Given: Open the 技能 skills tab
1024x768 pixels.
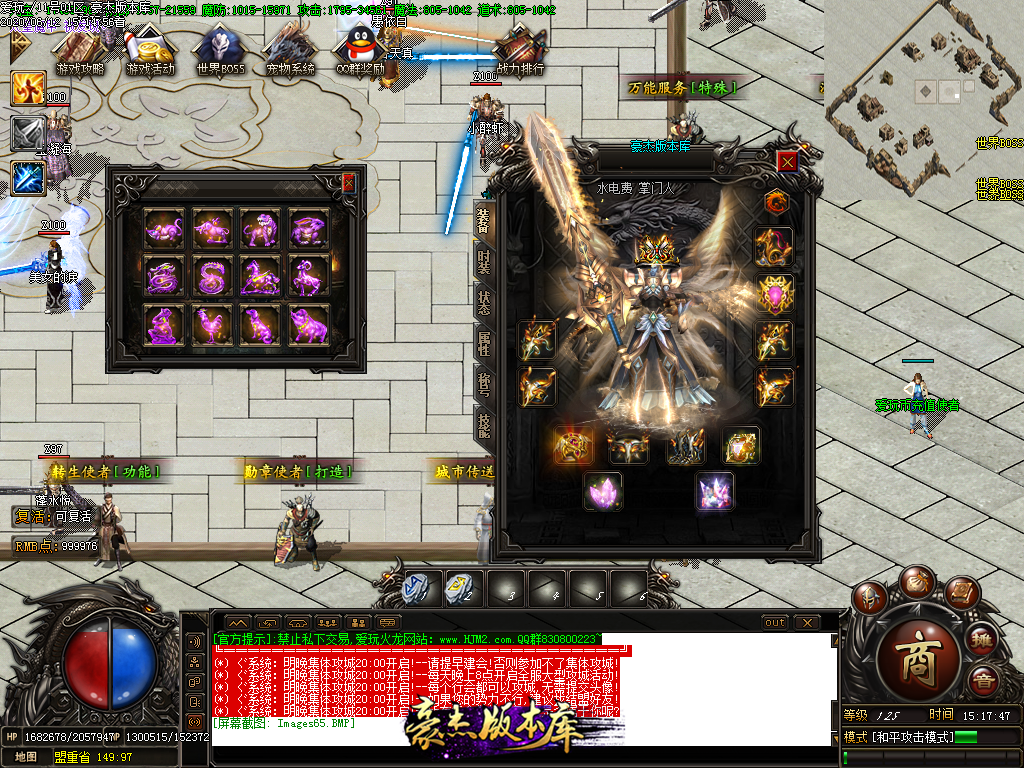Looking at the screenshot, I should 483,425.
